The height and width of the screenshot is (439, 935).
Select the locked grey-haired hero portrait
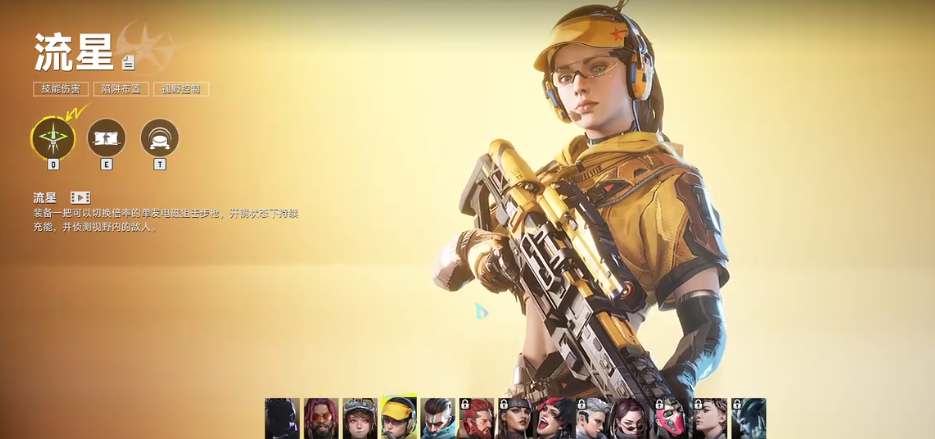593,418
